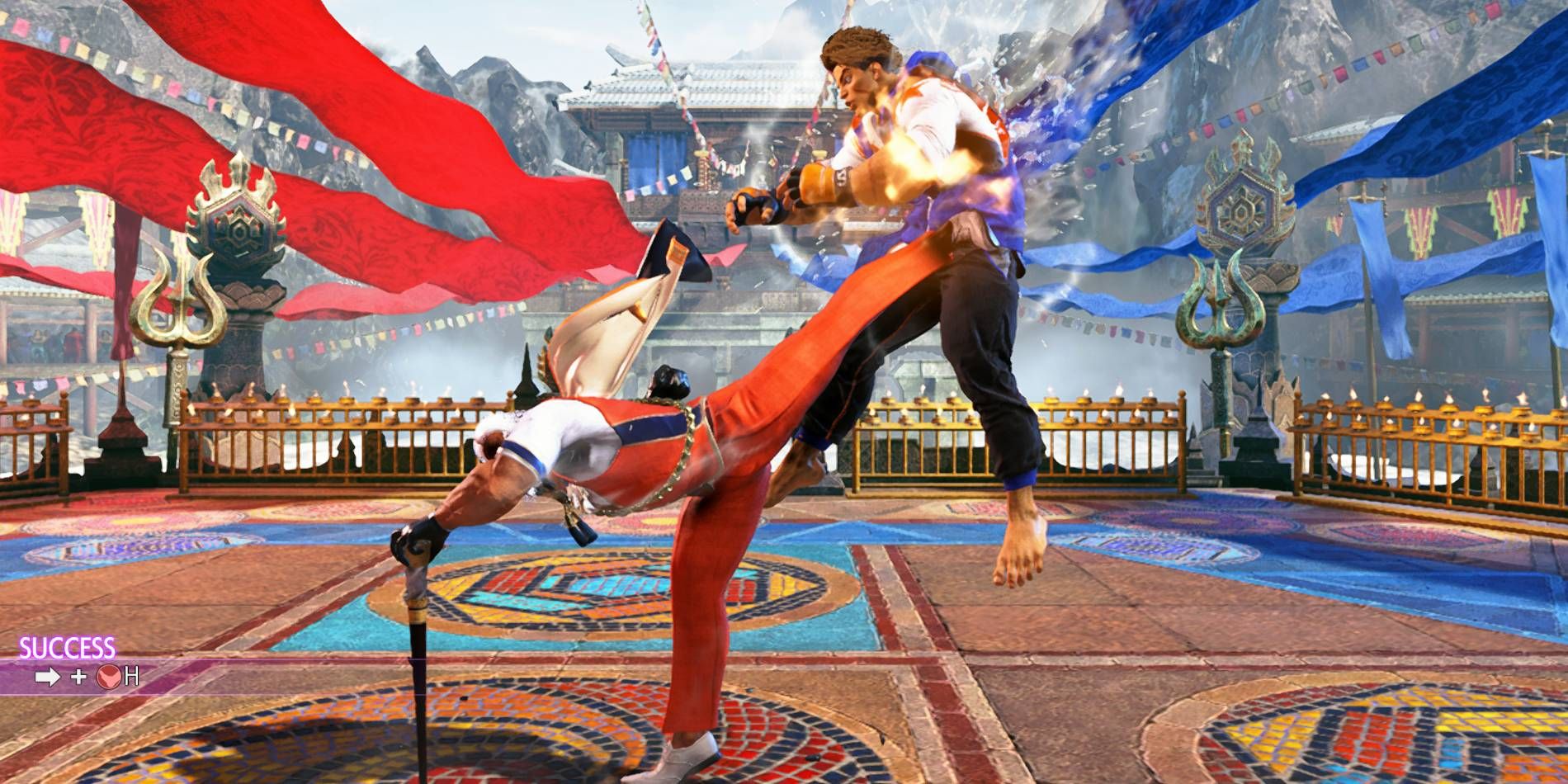This screenshot has height=784, width=1568.
Task: Click the forward arrow input icon
Action: pyautogui.click(x=48, y=677)
